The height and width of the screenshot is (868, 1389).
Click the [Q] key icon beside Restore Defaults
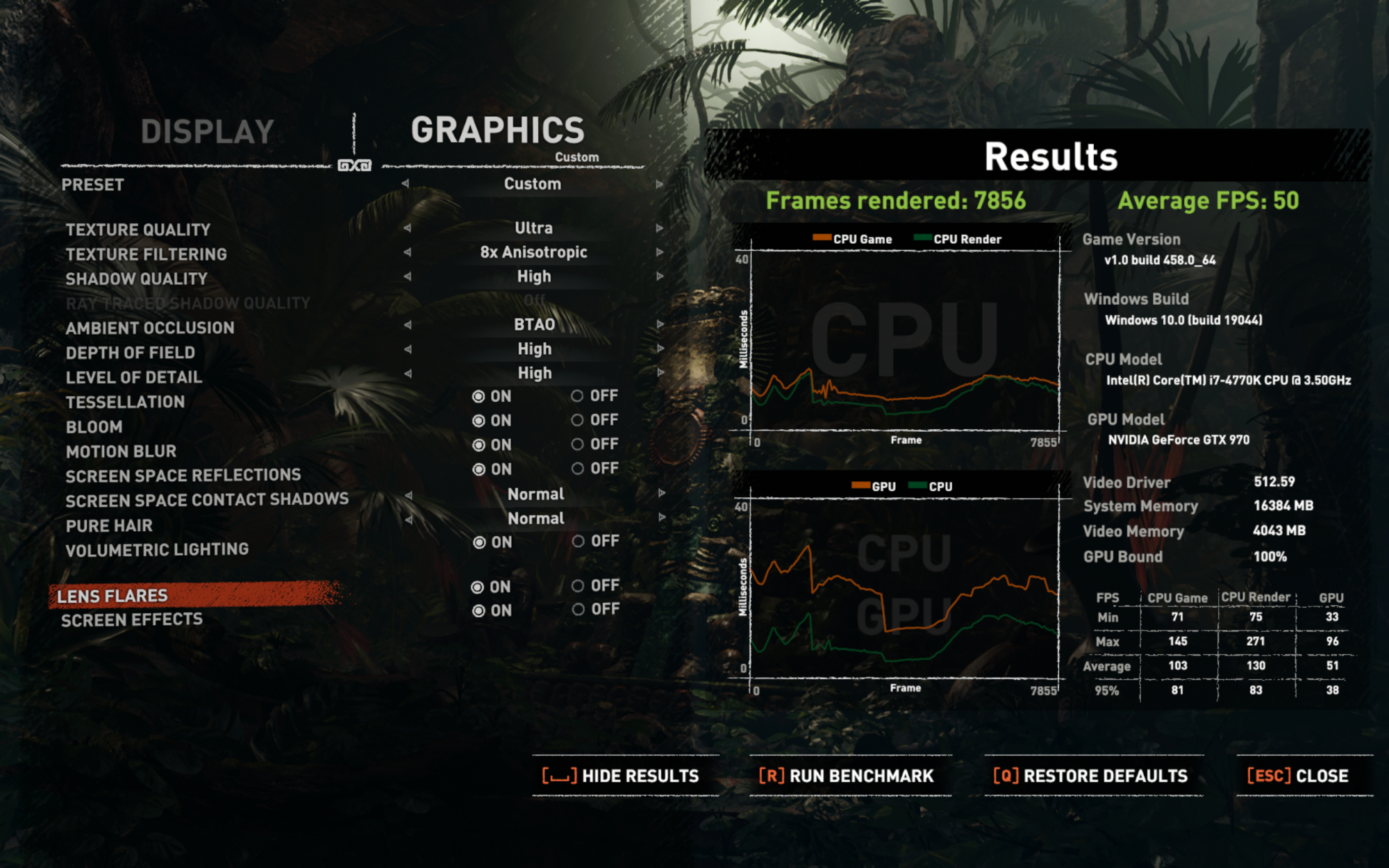(1004, 776)
